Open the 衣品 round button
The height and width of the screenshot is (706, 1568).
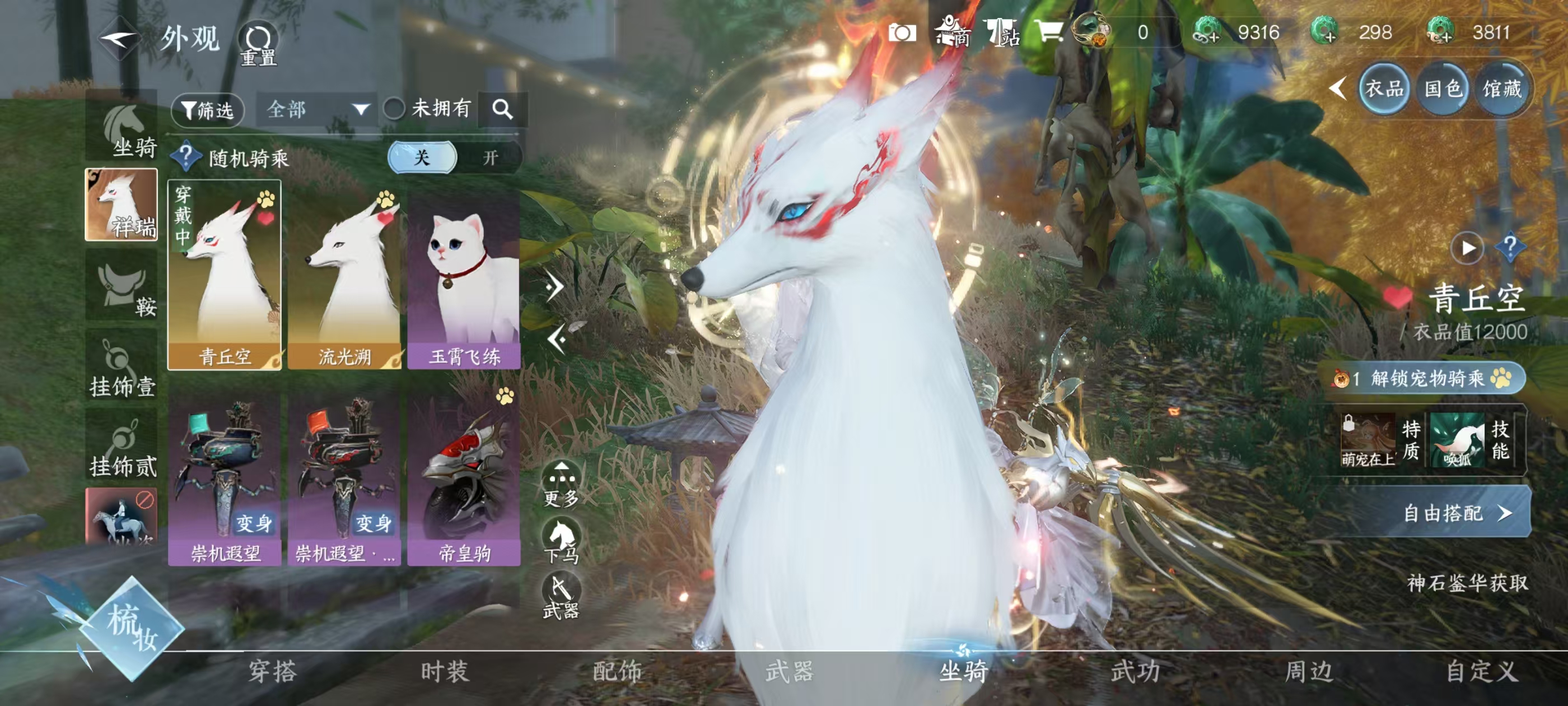coord(1384,90)
